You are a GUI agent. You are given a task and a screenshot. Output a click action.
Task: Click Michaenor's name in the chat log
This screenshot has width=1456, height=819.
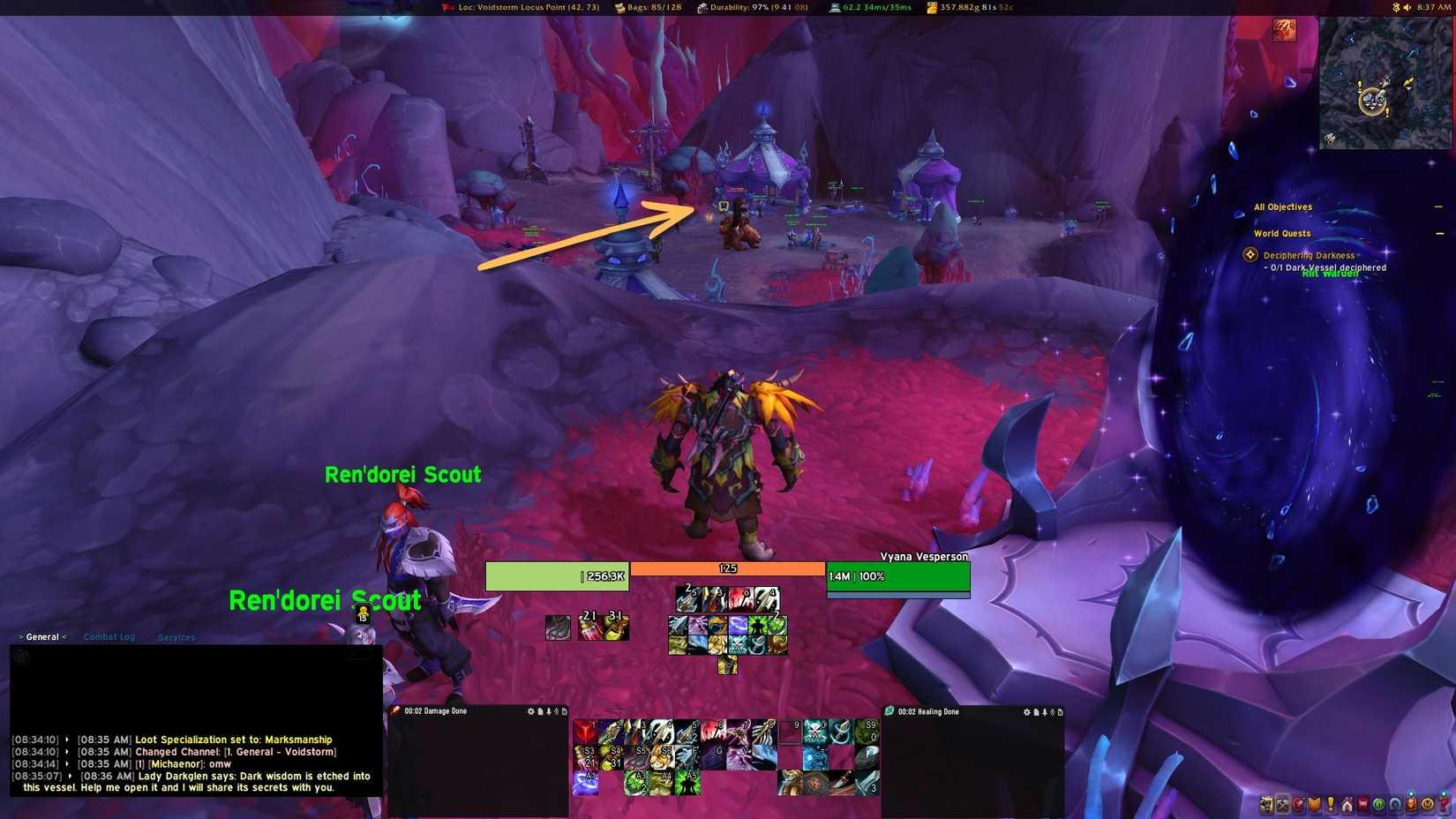[x=173, y=763]
